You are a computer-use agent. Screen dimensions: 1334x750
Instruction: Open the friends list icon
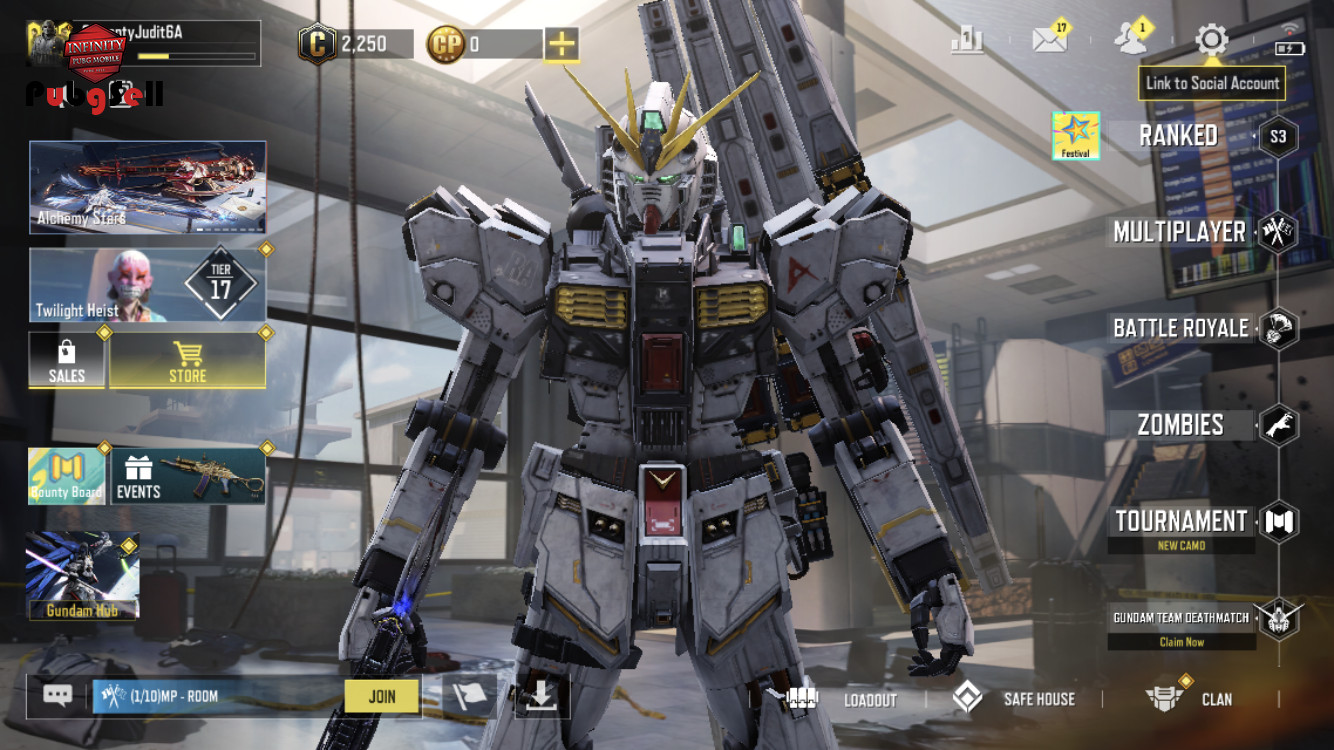[x=1131, y=40]
